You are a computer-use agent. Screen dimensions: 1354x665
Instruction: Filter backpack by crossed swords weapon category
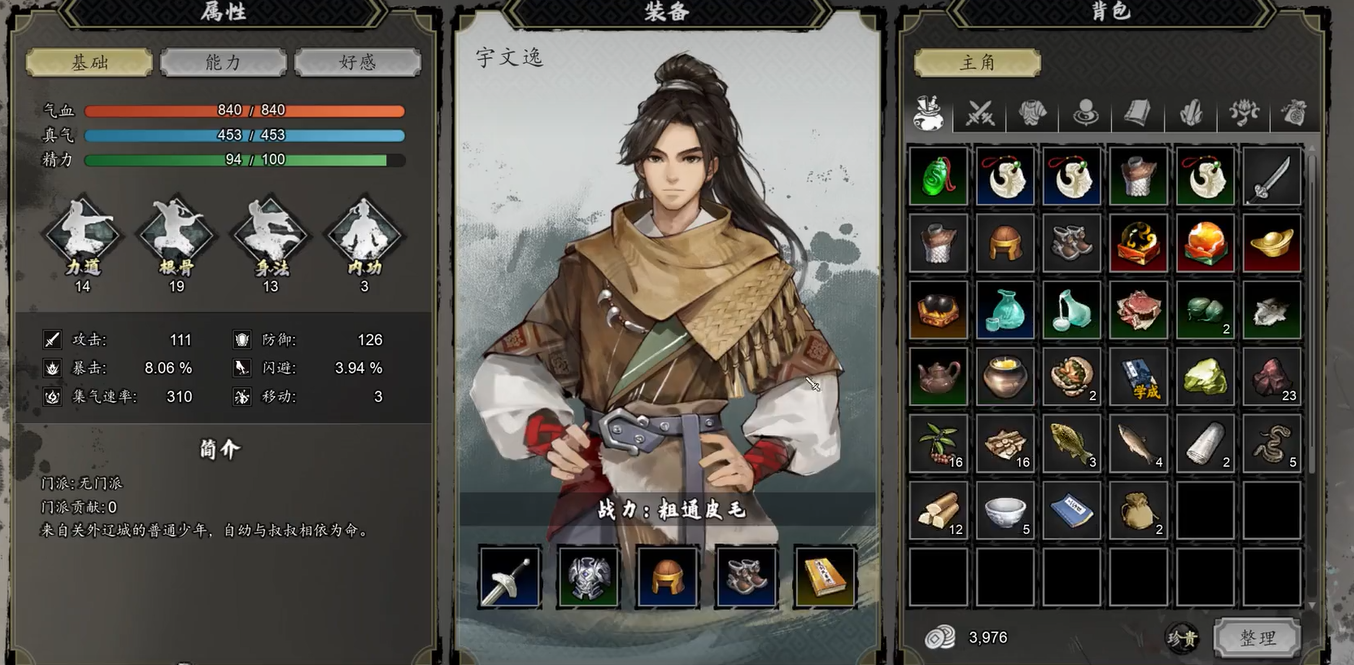[980, 114]
